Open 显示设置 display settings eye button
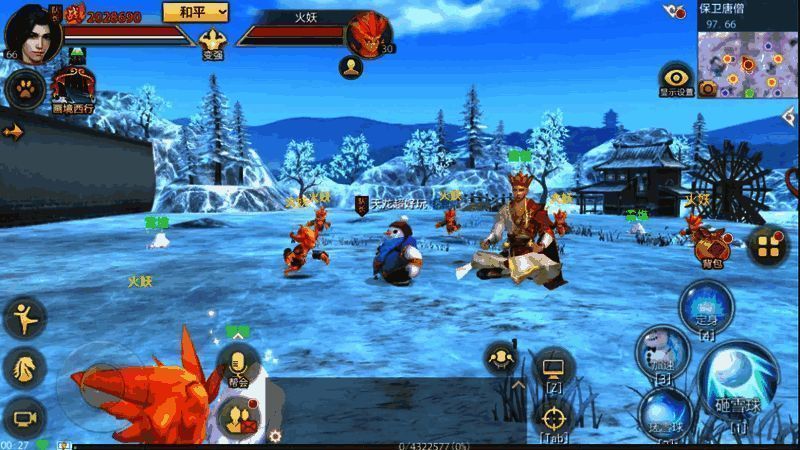Screen dimensions: 800x450 [x=676, y=79]
